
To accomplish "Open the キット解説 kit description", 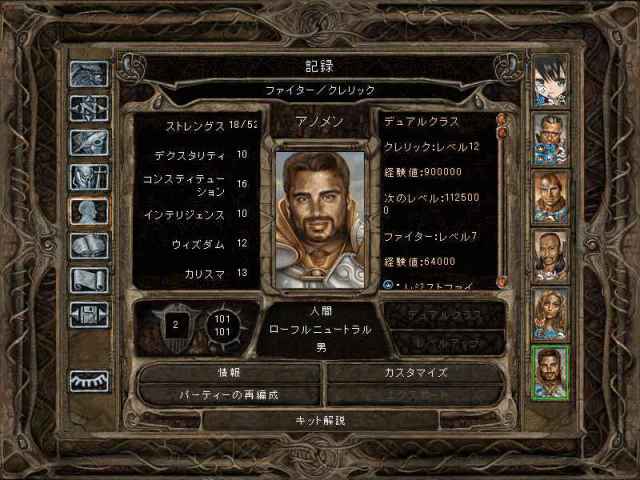I will point(322,420).
